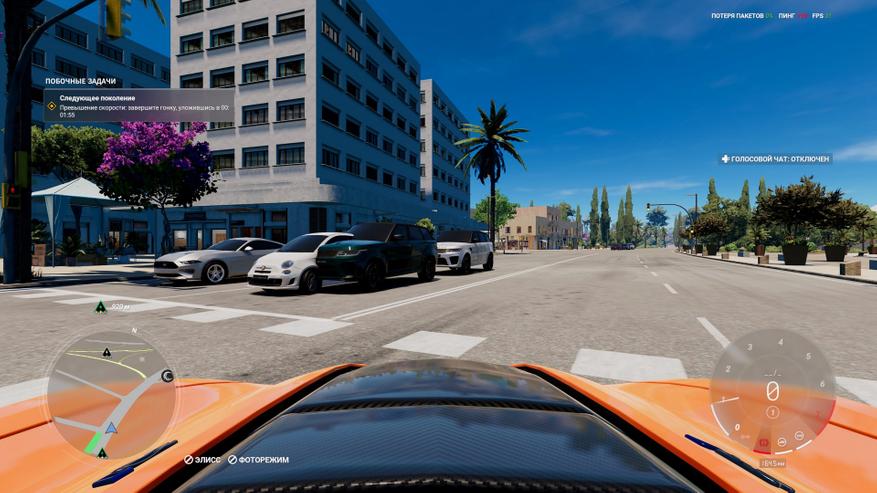Toggle the voice chat status indicator
877x493 pixels.
click(x=775, y=159)
